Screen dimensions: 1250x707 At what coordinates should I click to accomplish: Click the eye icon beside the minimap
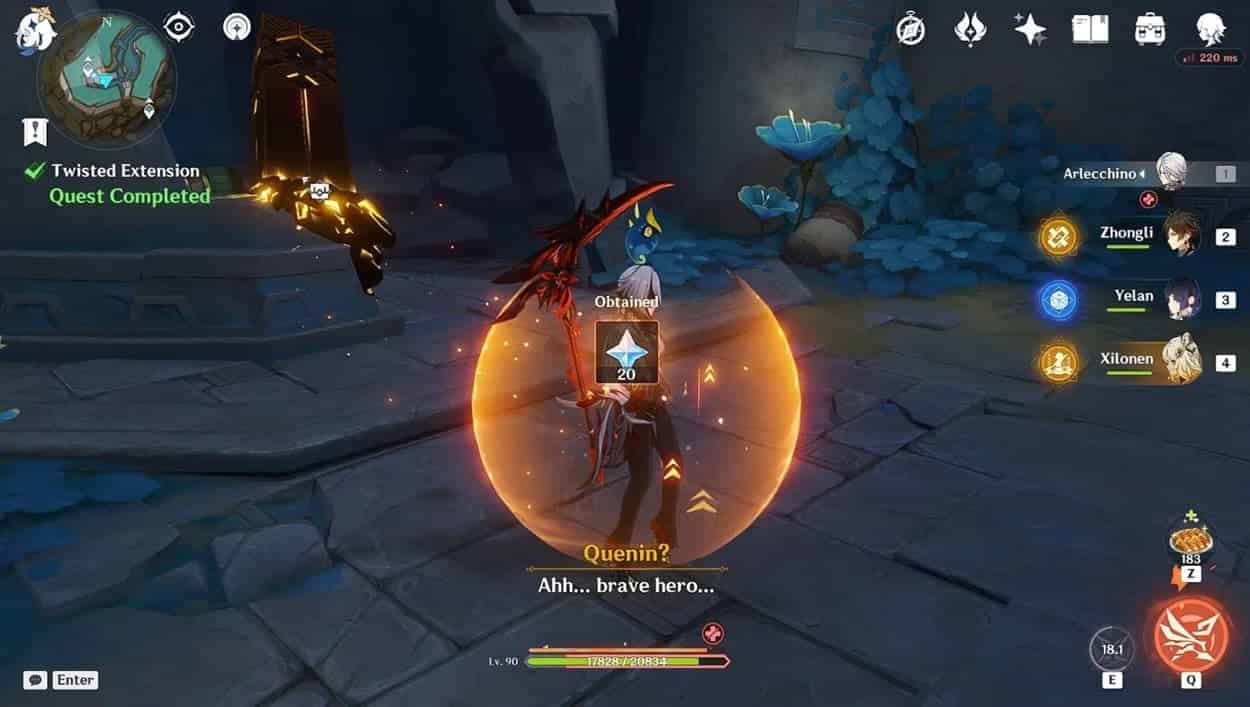tap(179, 27)
